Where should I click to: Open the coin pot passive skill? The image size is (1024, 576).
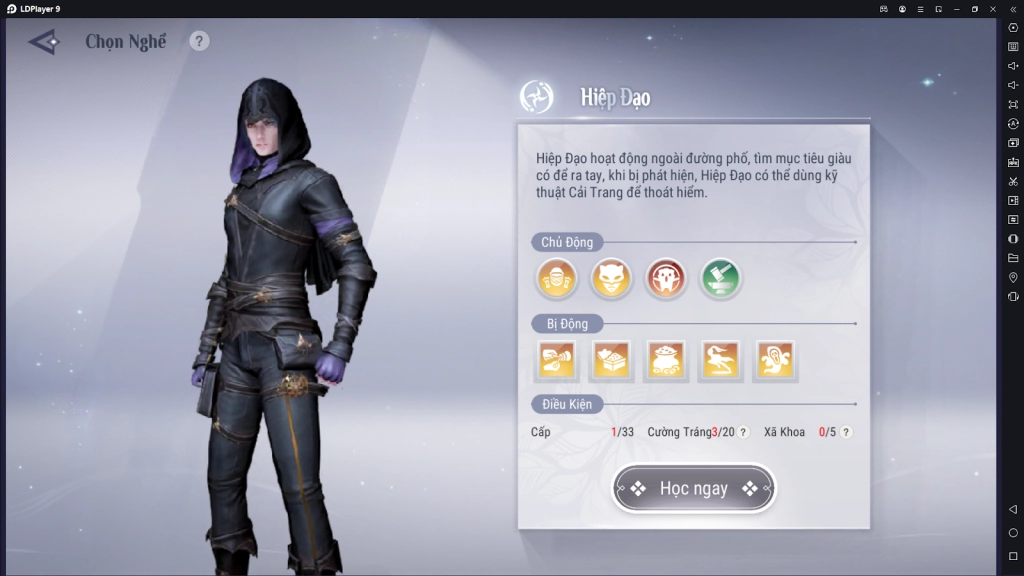(666, 361)
